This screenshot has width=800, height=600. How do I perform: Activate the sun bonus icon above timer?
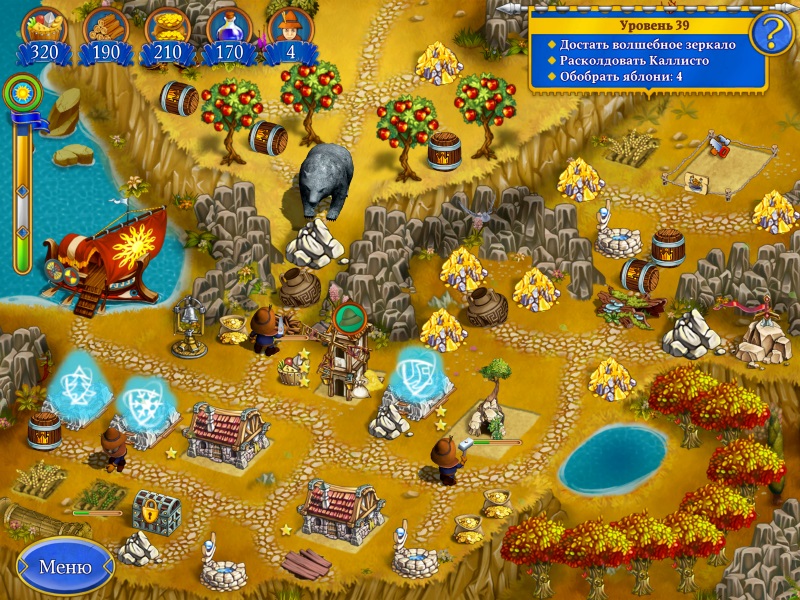[18, 94]
